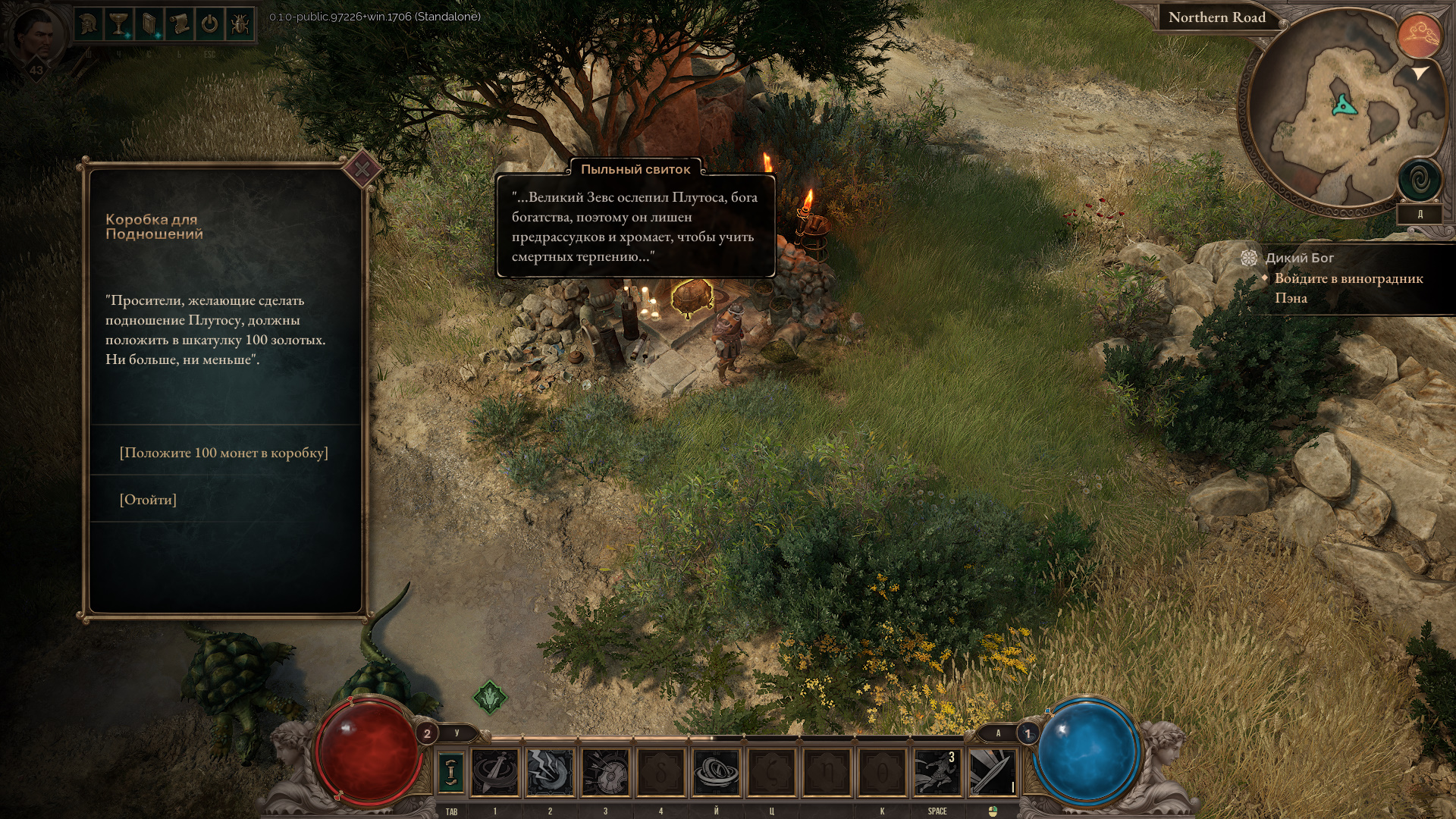This screenshot has height=819, width=1456.
Task: Use the shield with arrows skill
Action: pyautogui.click(x=605, y=772)
